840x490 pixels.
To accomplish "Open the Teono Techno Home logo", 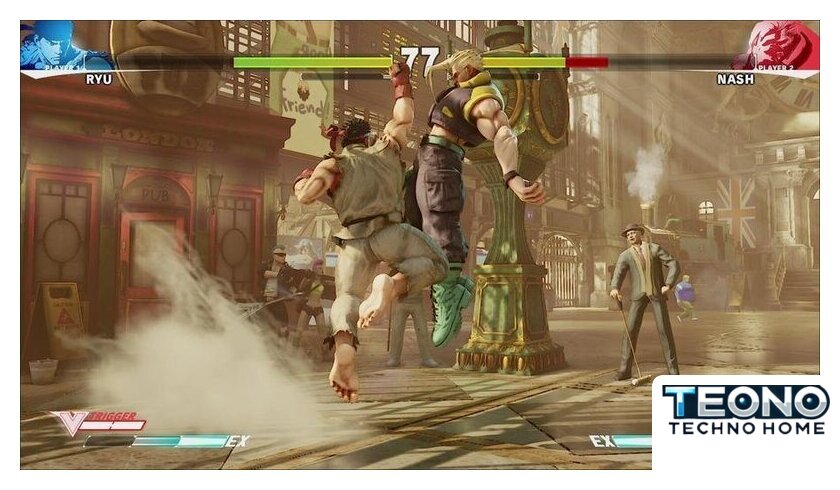I will 745,410.
